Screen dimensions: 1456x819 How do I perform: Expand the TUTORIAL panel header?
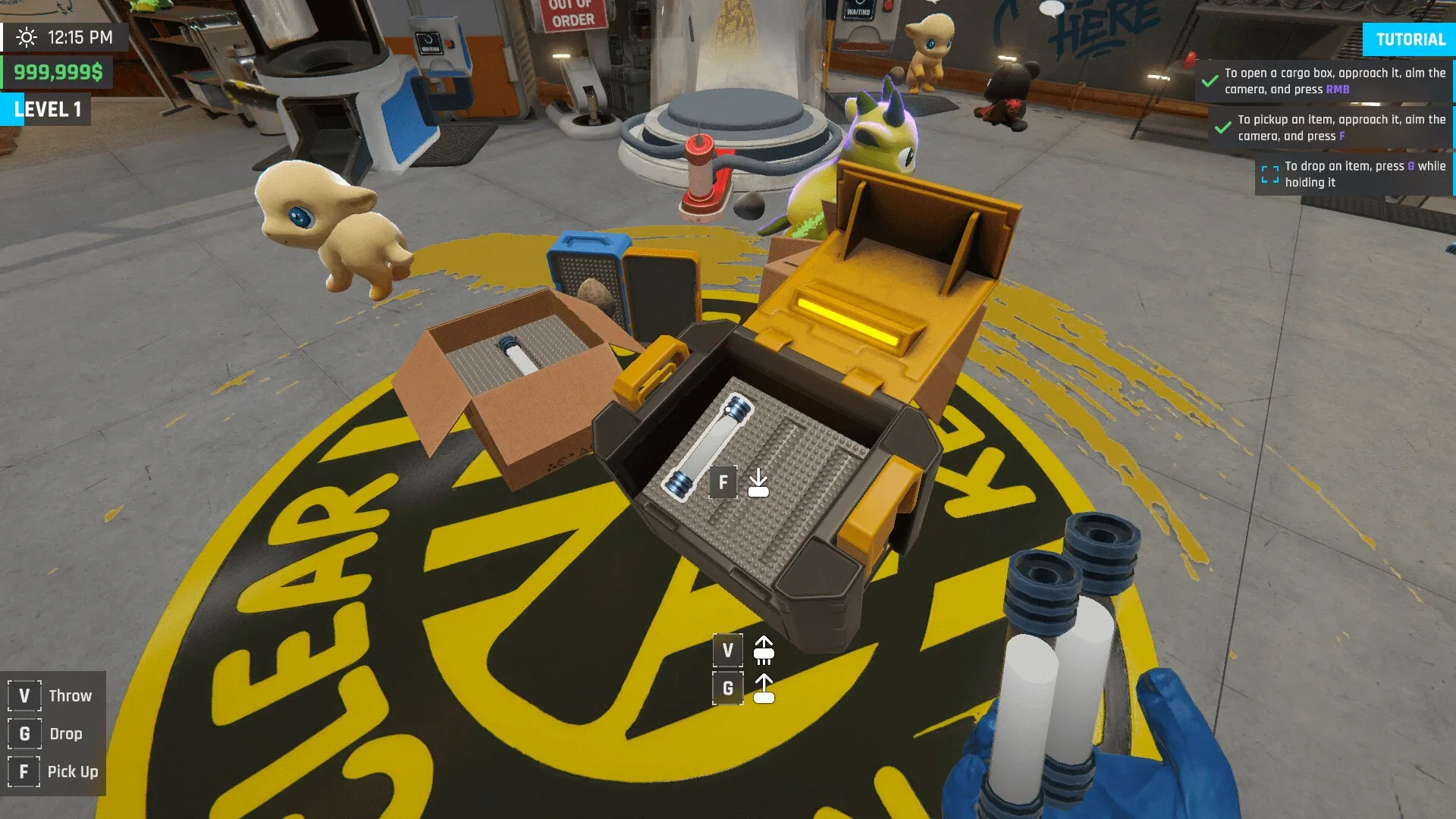tap(1409, 39)
